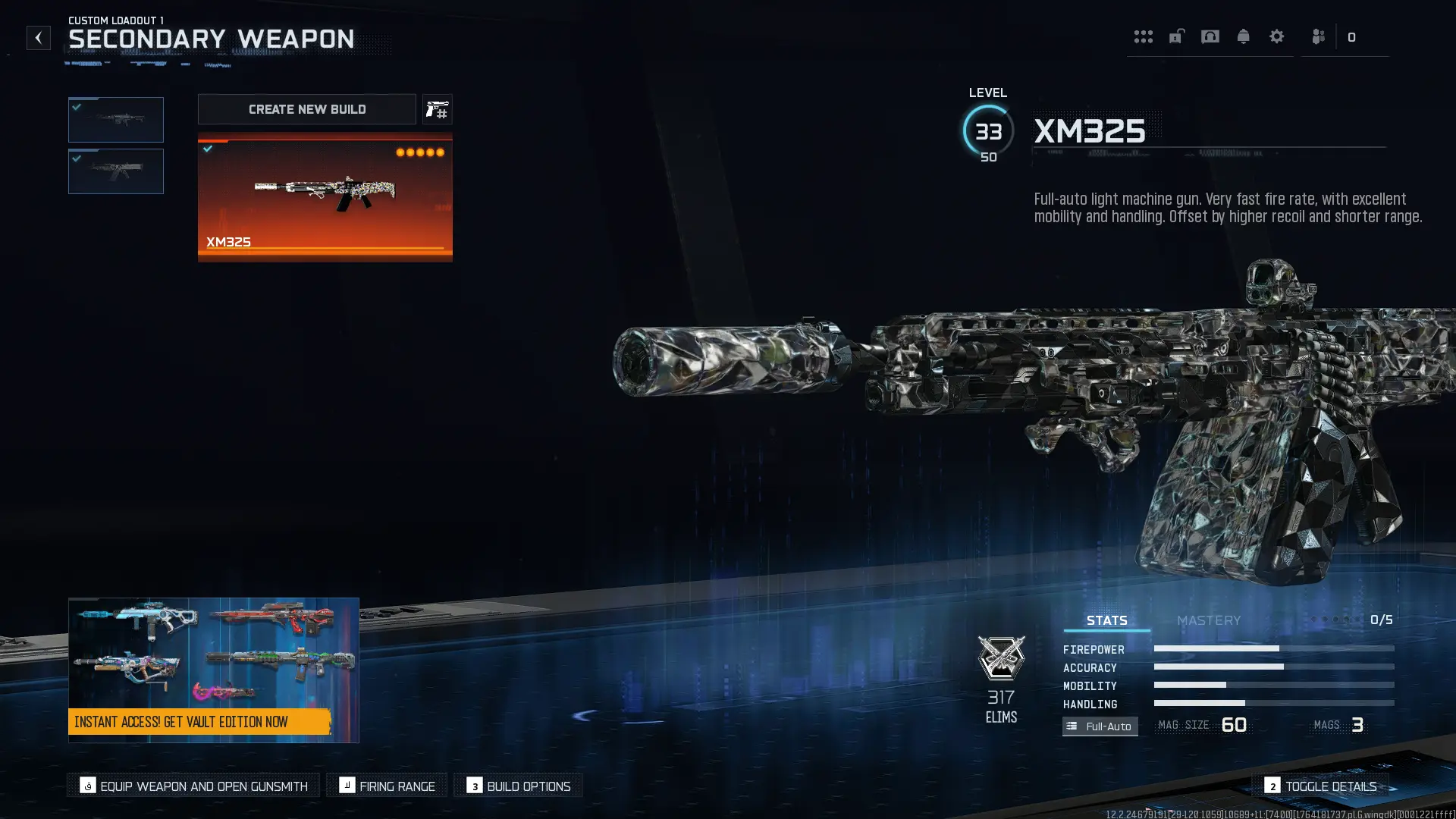
Task: Open the notifications bell icon
Action: point(1244,36)
